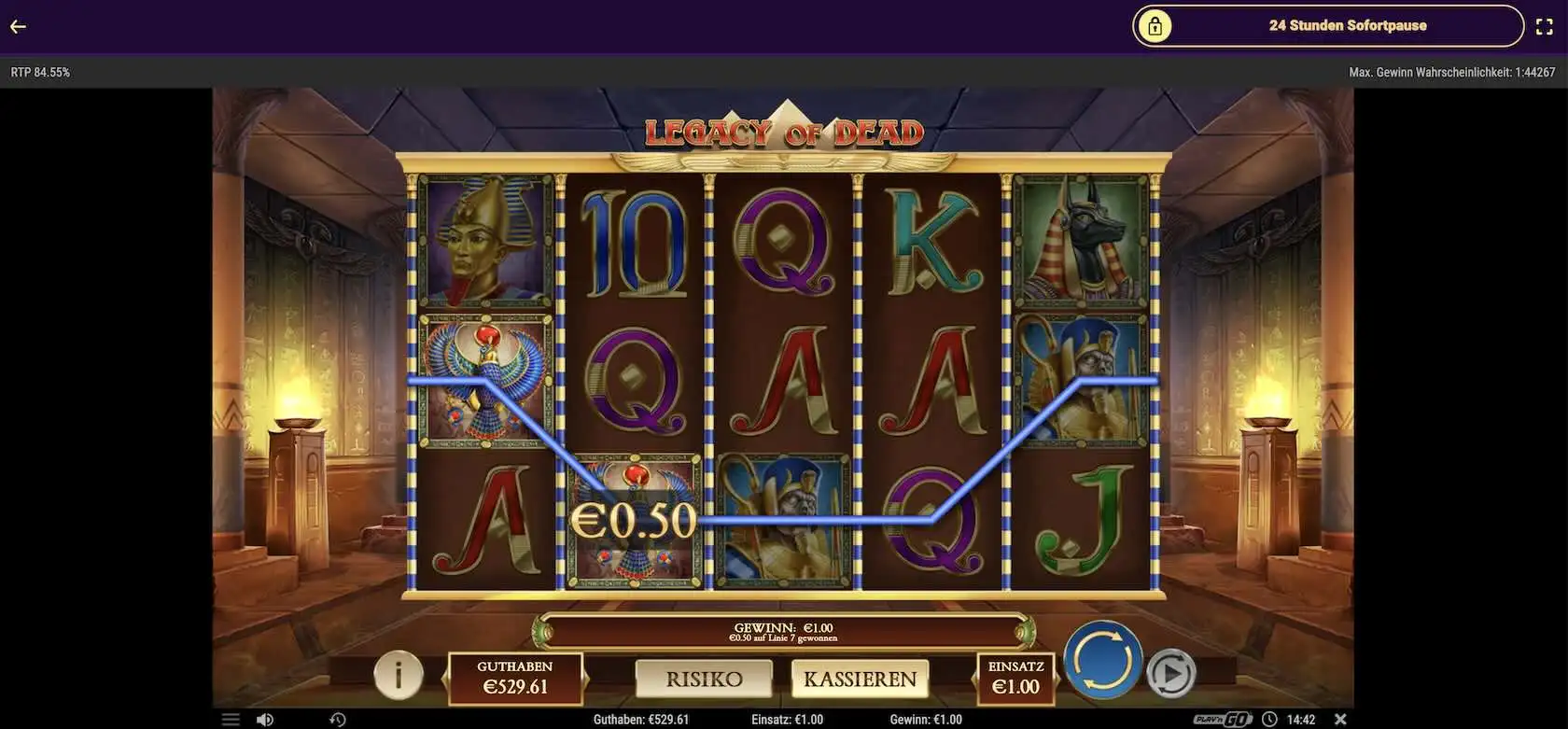Spin the reels with the blue button

pos(1102,660)
